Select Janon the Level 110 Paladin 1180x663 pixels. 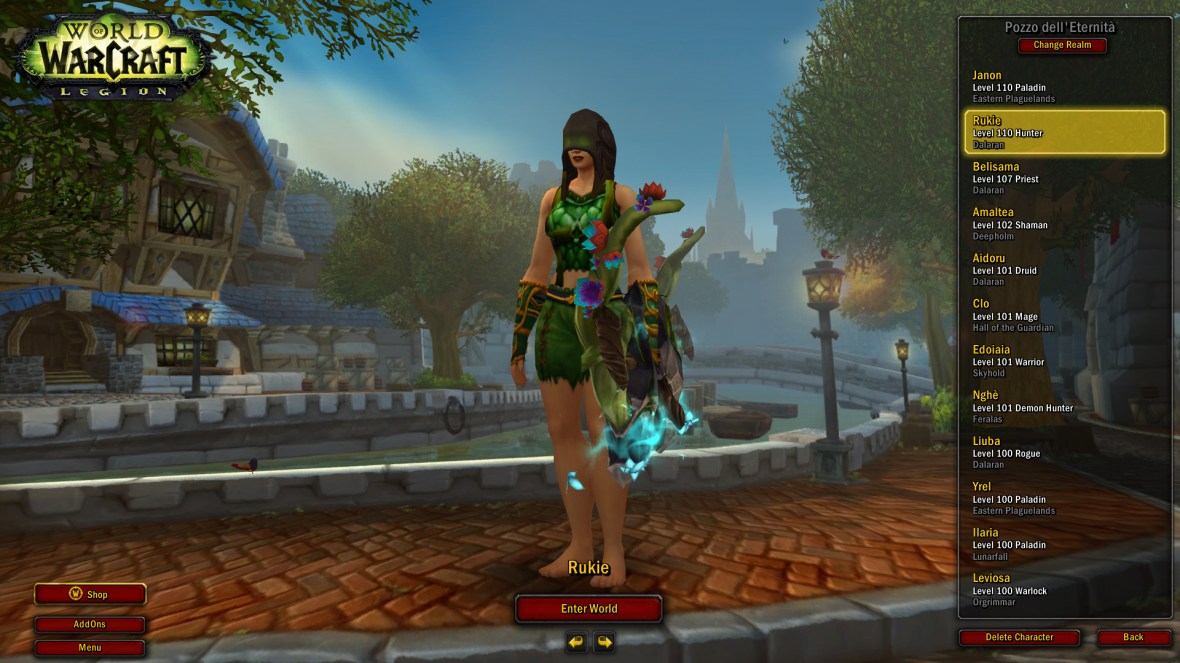(x=1064, y=86)
